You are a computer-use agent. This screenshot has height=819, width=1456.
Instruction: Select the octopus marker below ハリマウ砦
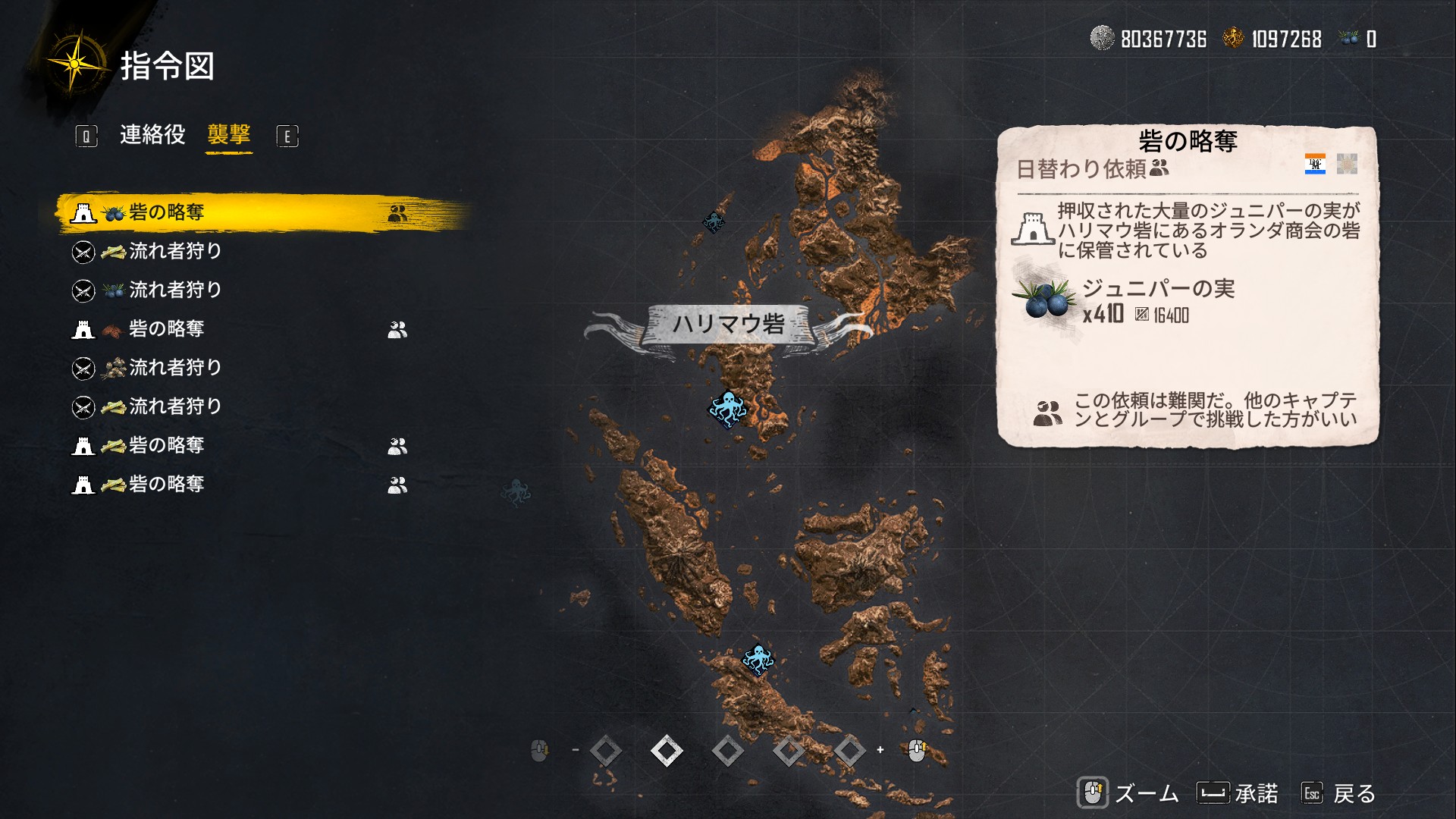[x=727, y=409]
